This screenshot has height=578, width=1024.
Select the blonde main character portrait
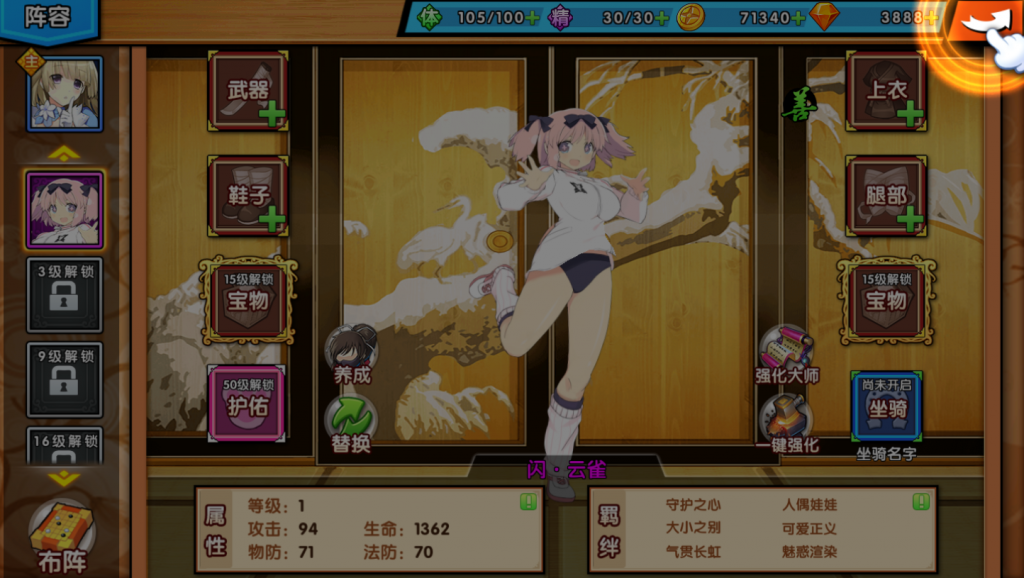(65, 93)
